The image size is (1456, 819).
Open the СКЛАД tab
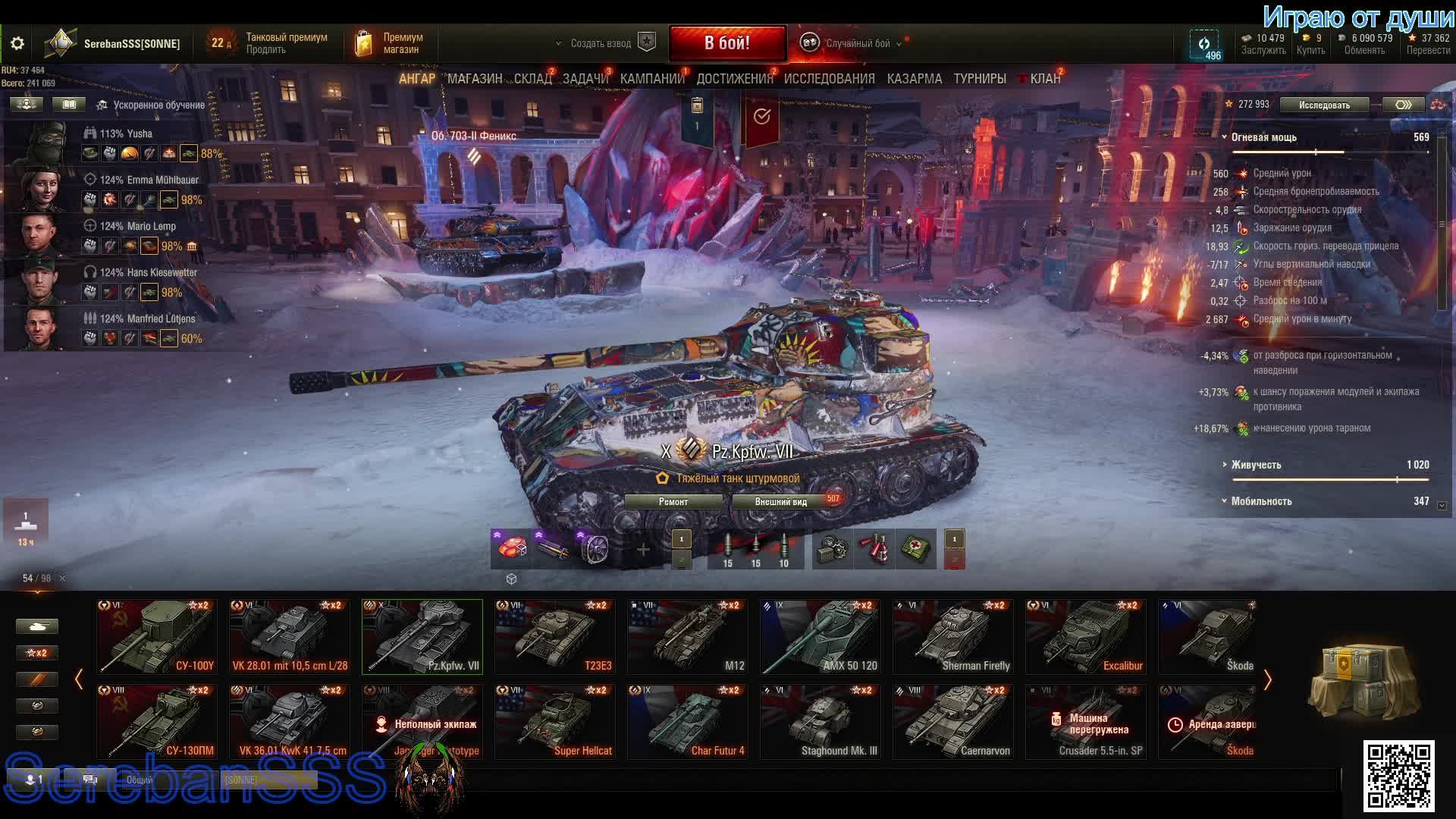(532, 79)
